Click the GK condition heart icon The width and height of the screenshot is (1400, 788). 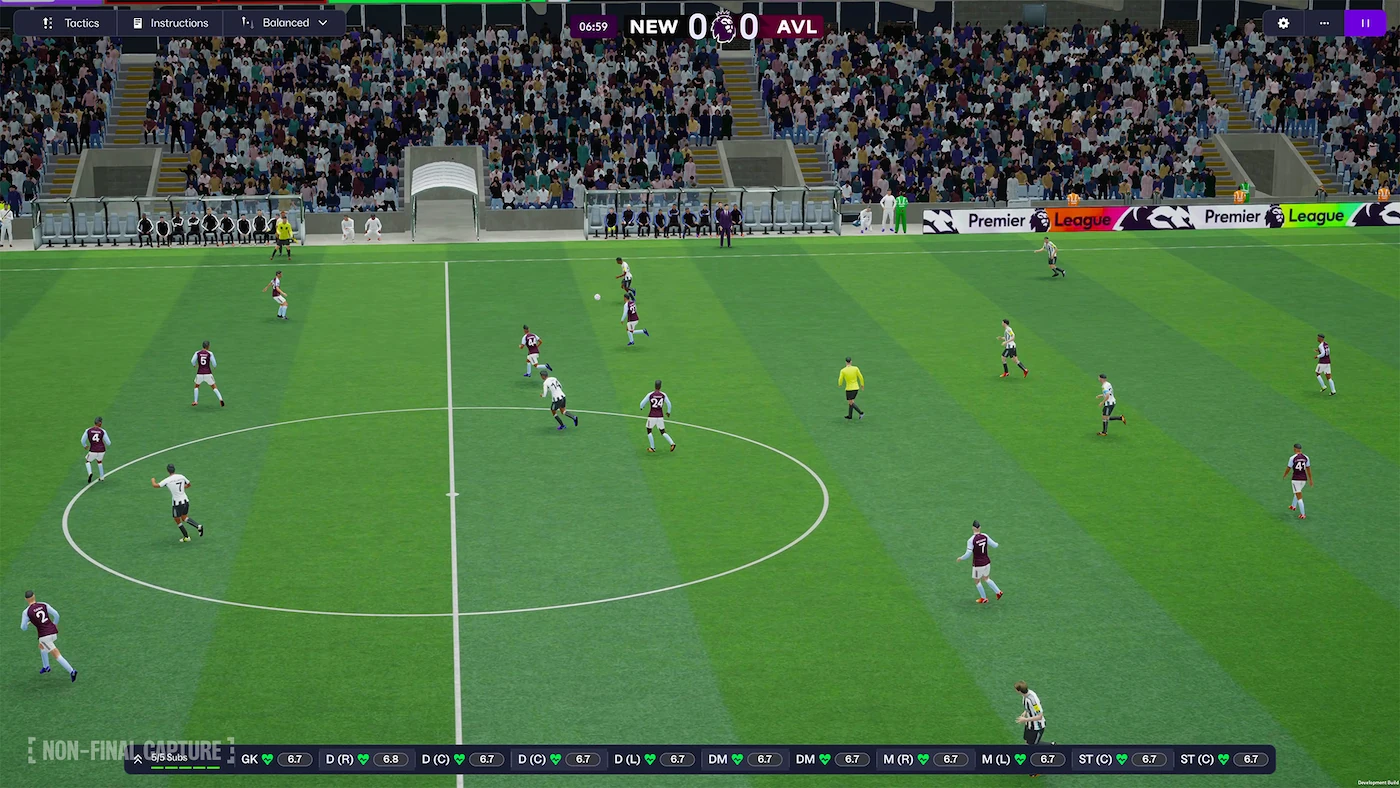268,759
